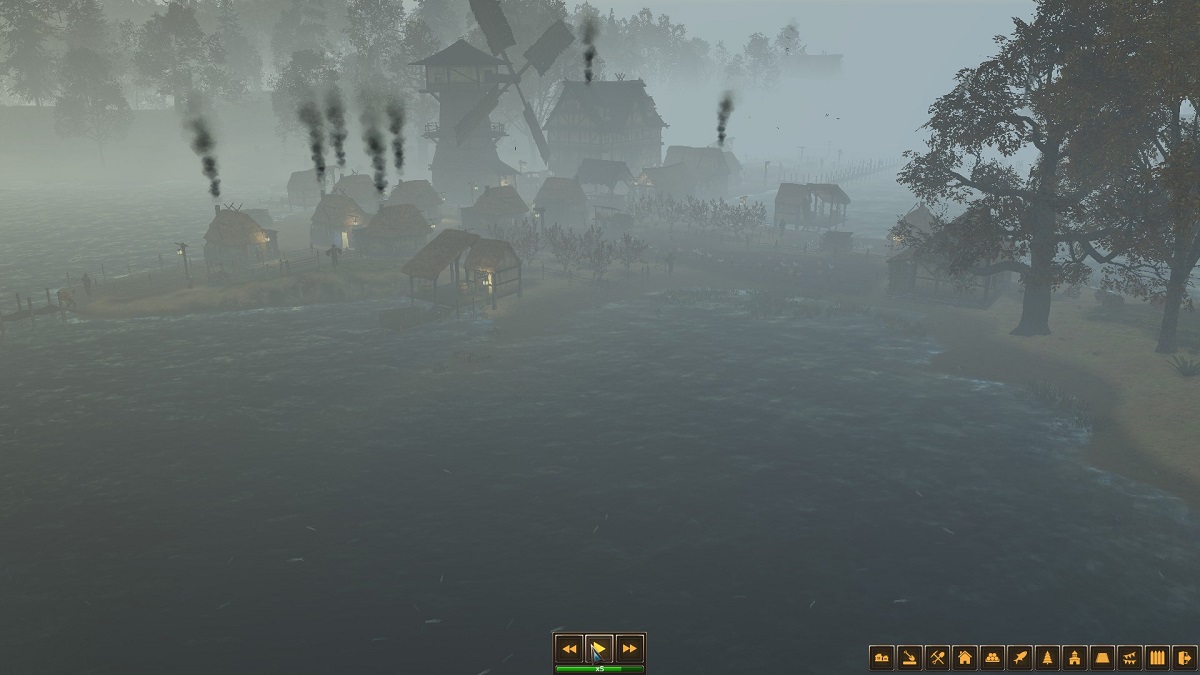Open the church building category

click(1075, 657)
